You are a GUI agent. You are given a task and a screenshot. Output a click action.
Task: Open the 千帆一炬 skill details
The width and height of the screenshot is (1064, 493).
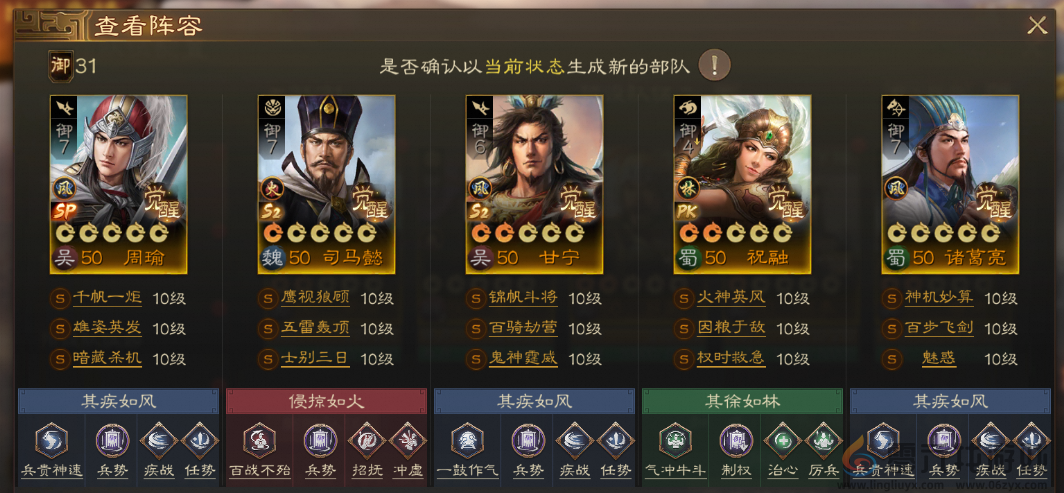tap(108, 298)
